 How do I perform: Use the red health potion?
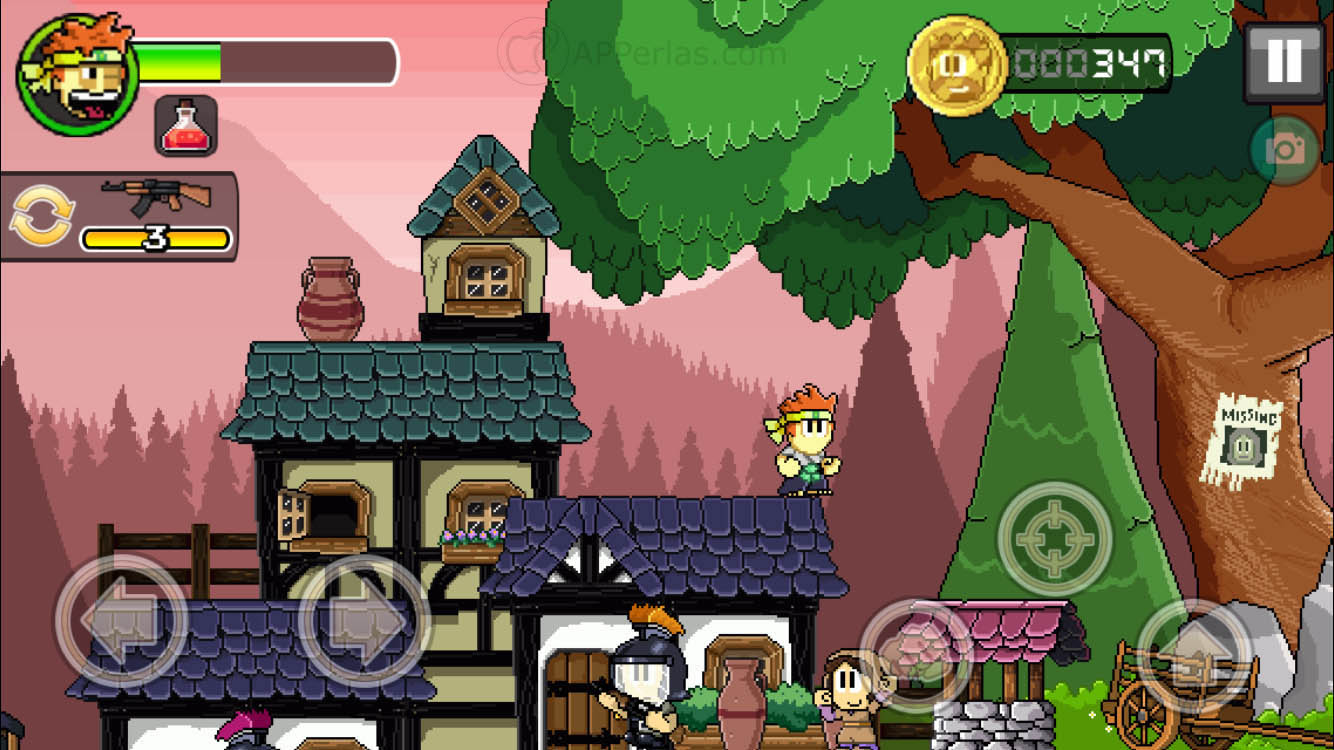click(186, 127)
